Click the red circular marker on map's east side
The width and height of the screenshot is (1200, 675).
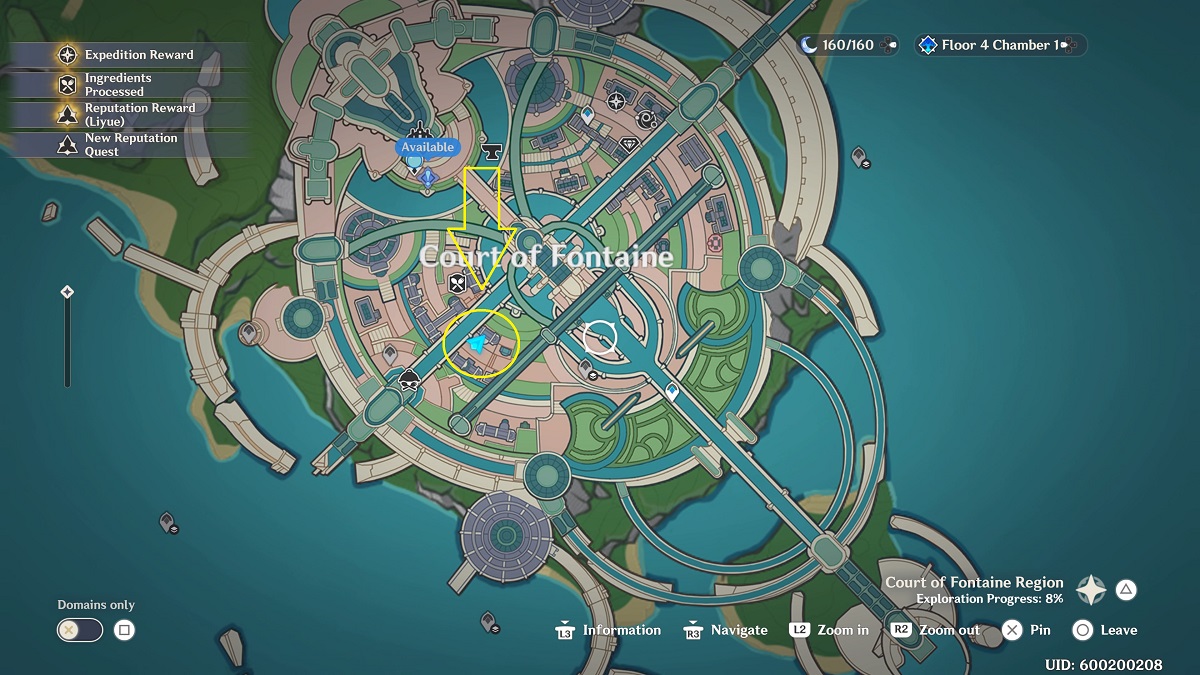pos(714,243)
